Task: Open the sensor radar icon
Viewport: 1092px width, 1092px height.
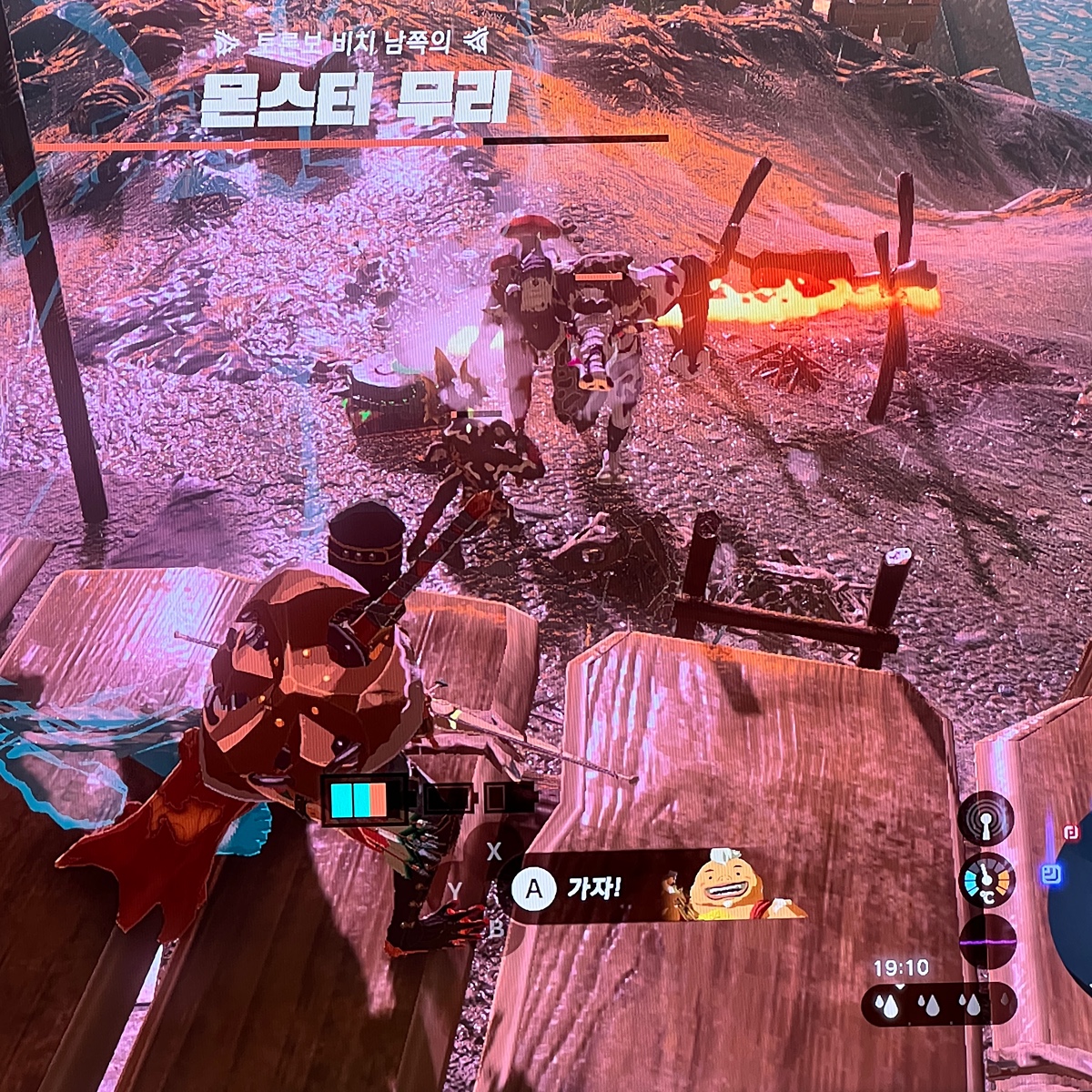Action: click(x=986, y=819)
